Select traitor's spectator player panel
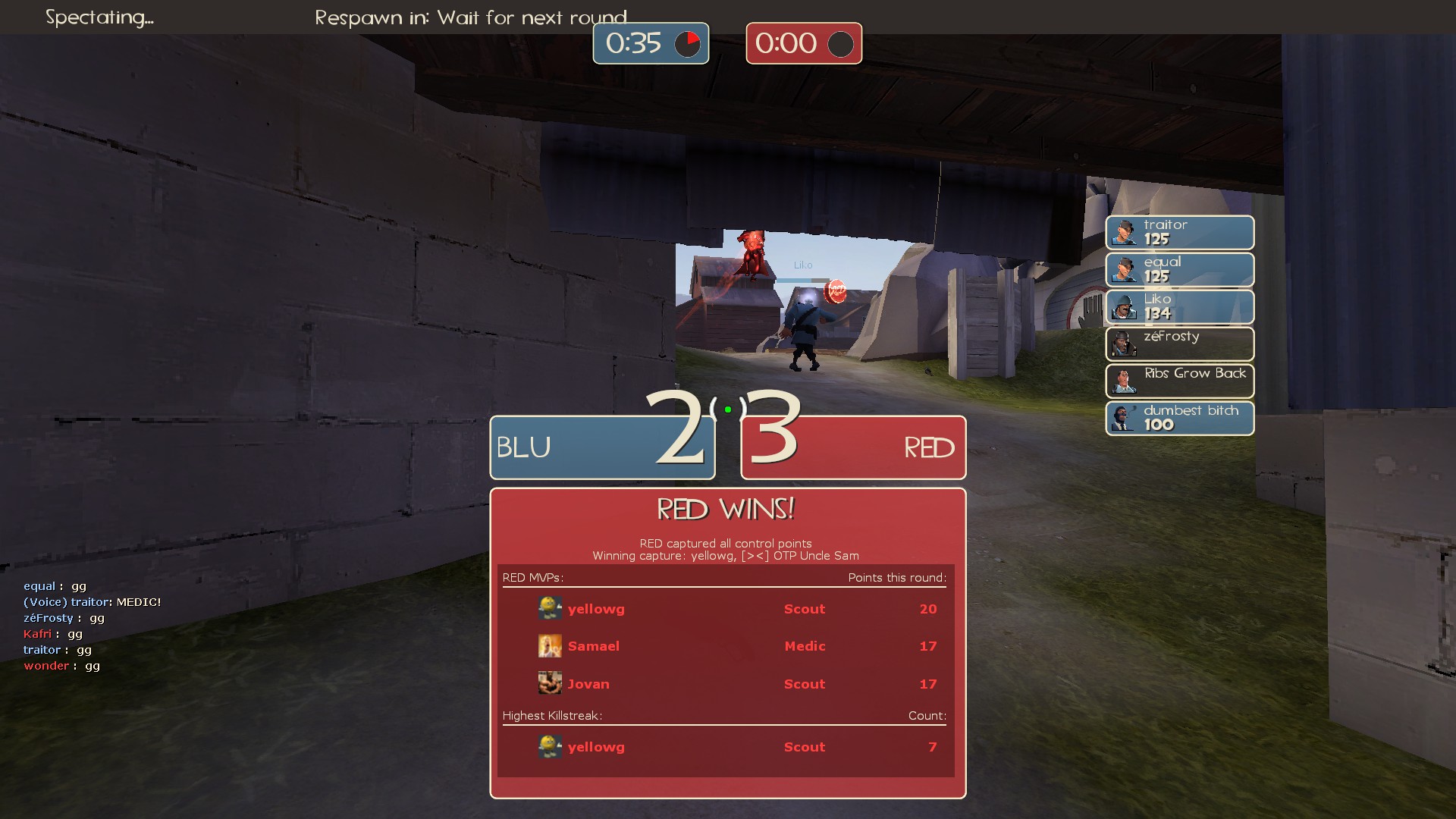 coord(1179,232)
